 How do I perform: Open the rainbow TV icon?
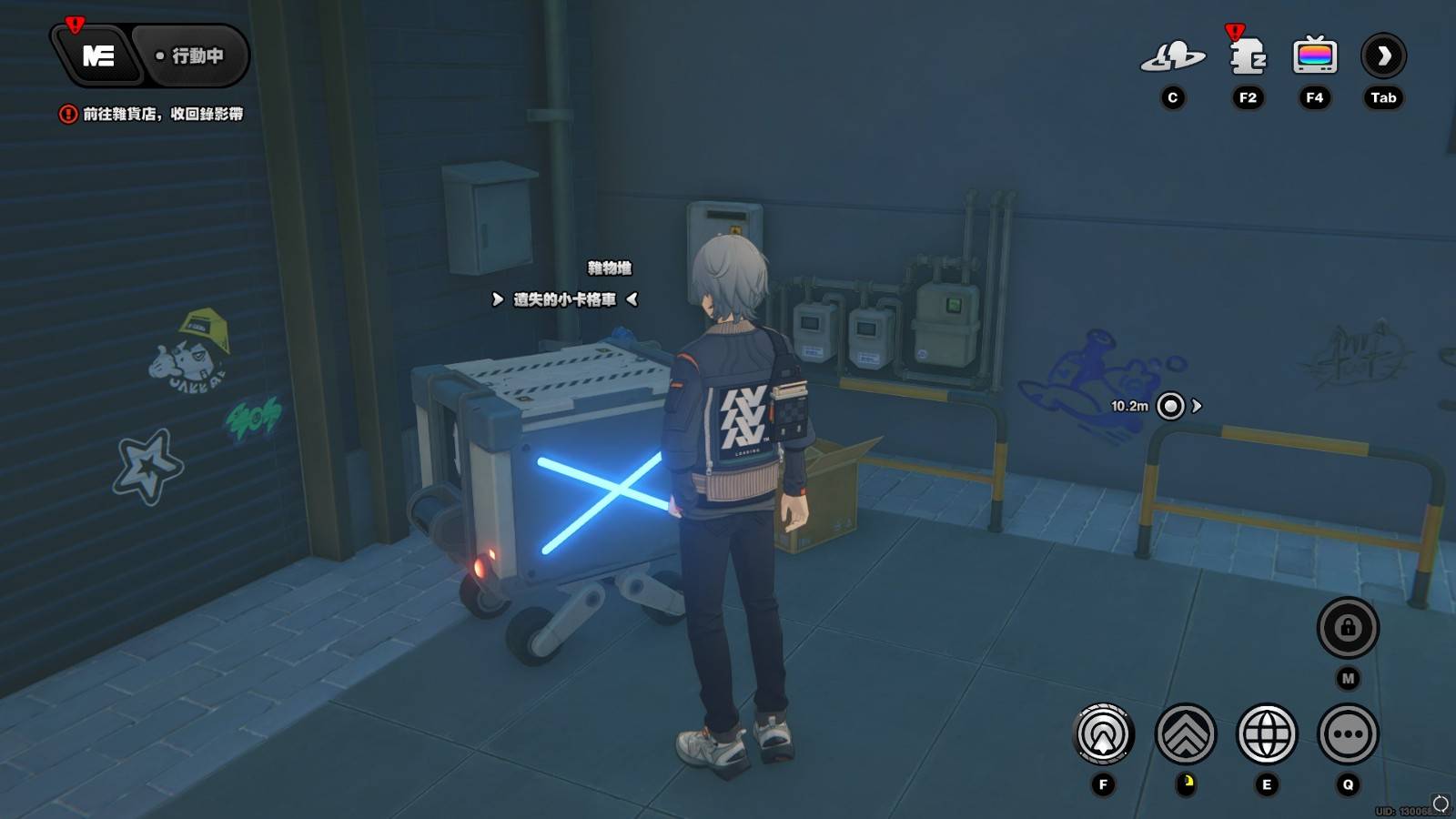pos(1314,56)
